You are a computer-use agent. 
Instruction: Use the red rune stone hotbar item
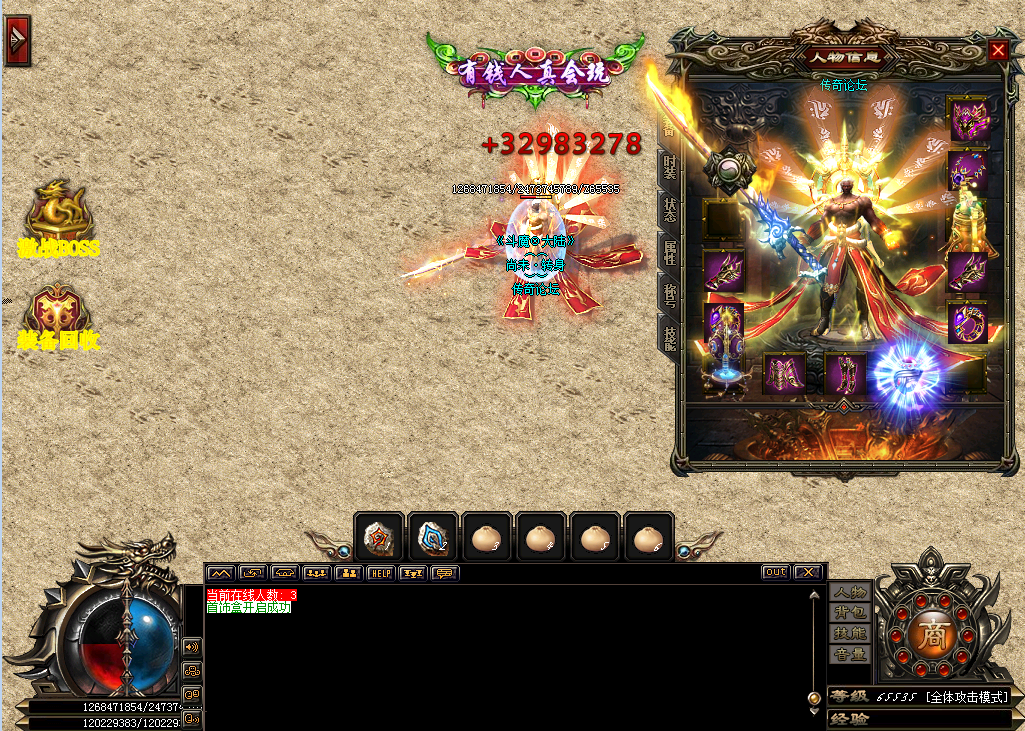pyautogui.click(x=379, y=538)
